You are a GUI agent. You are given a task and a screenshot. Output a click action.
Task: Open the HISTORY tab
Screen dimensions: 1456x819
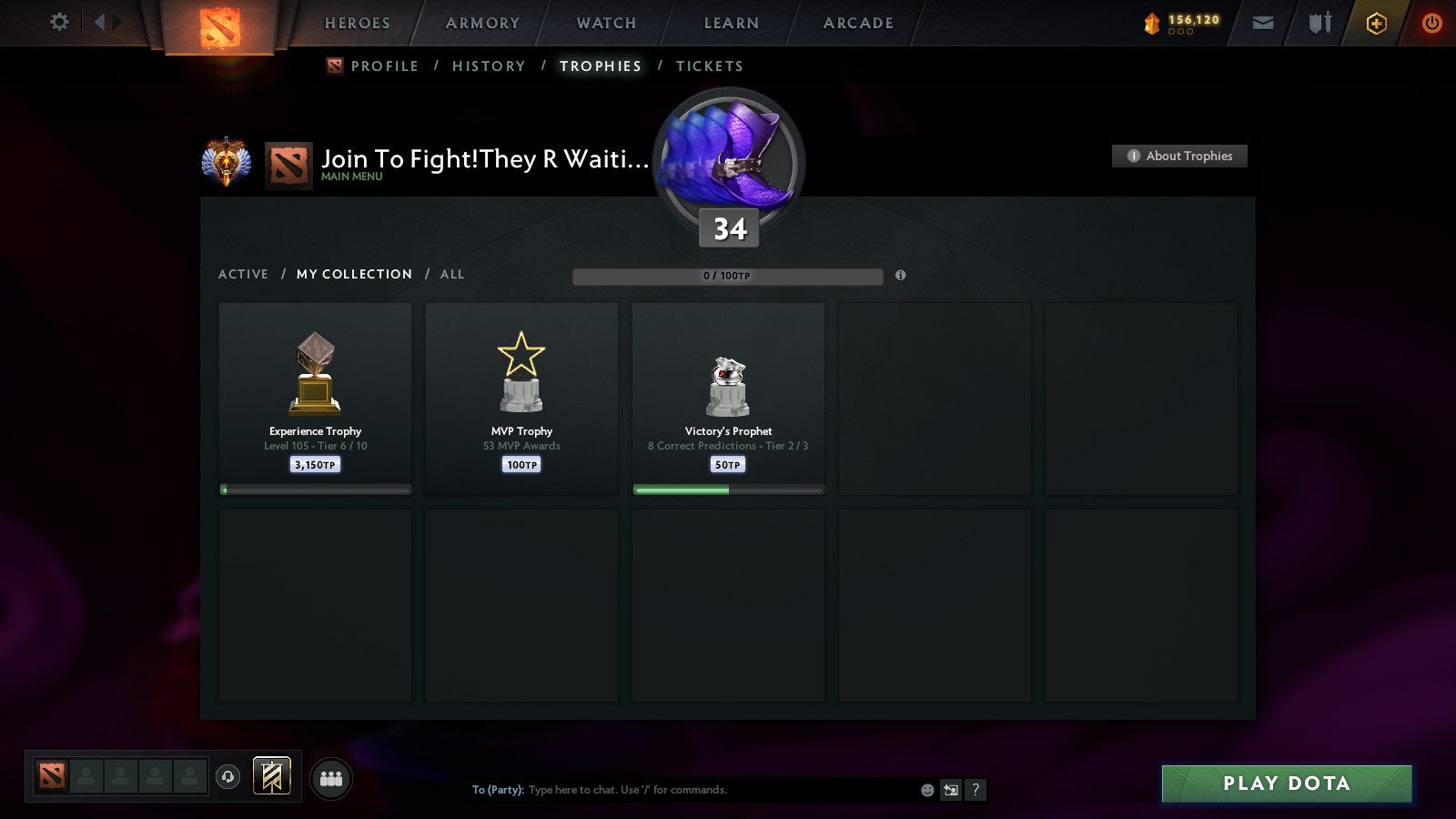(489, 66)
